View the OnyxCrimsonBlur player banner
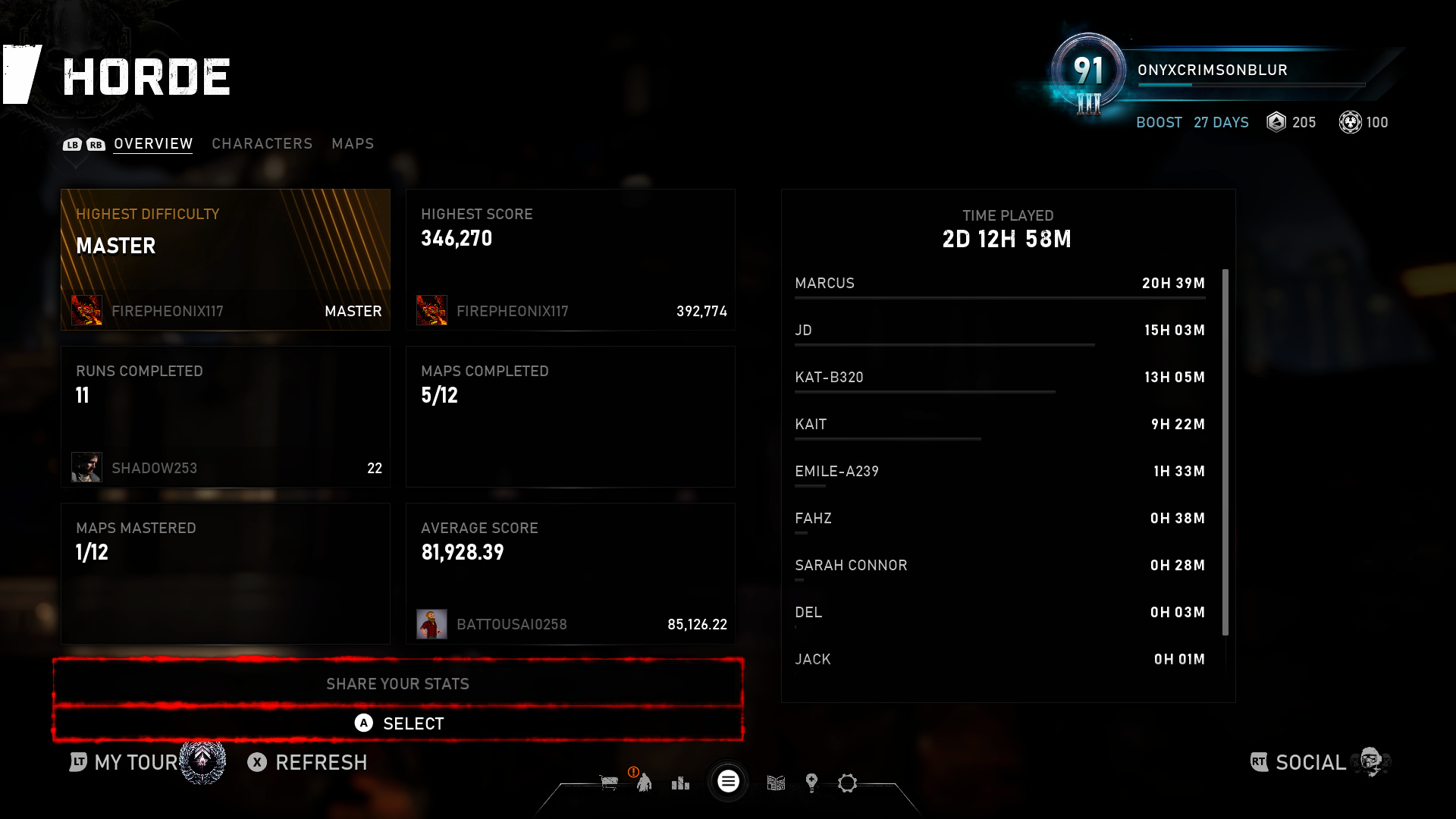 1221,71
